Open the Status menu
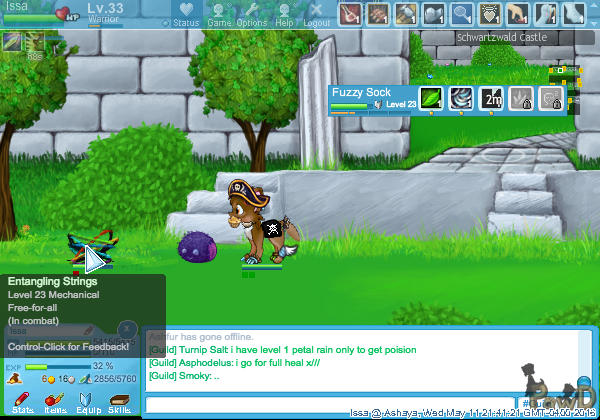Image resolution: width=600 pixels, height=420 pixels. (x=185, y=14)
